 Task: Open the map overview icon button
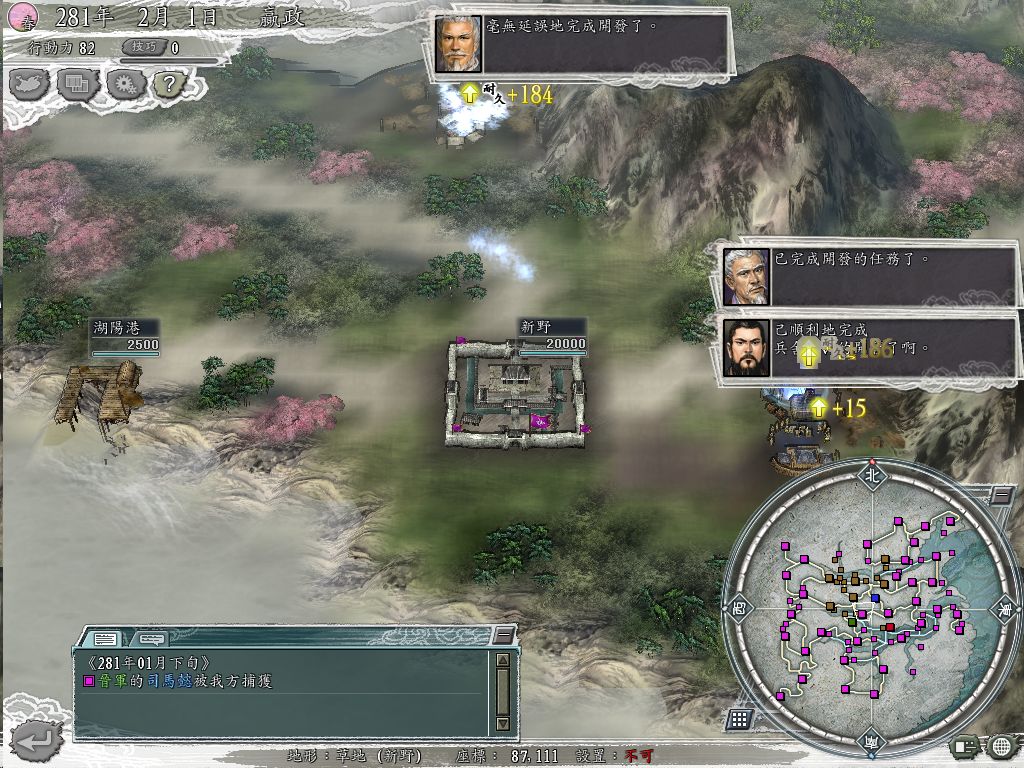[x=29, y=84]
